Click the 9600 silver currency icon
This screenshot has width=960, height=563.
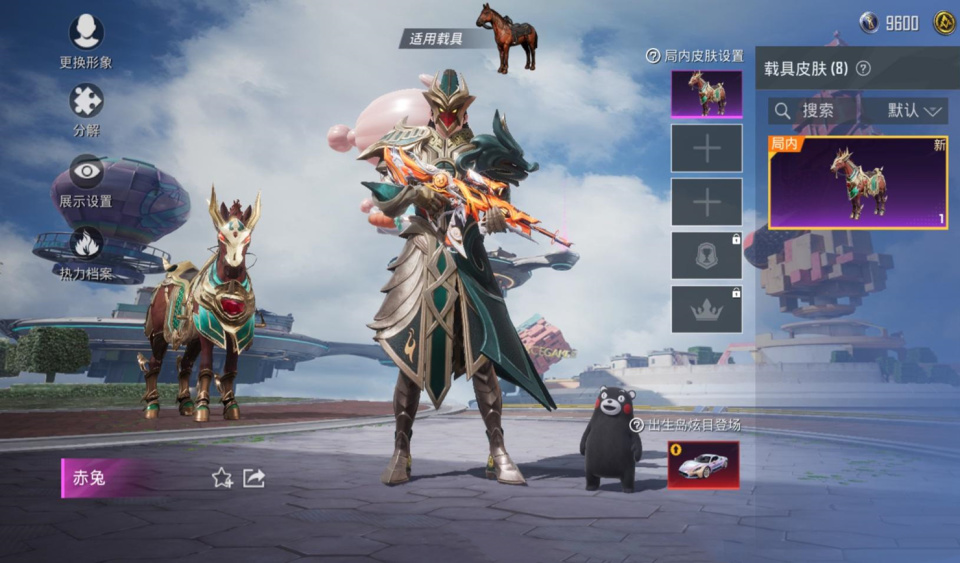[x=870, y=22]
